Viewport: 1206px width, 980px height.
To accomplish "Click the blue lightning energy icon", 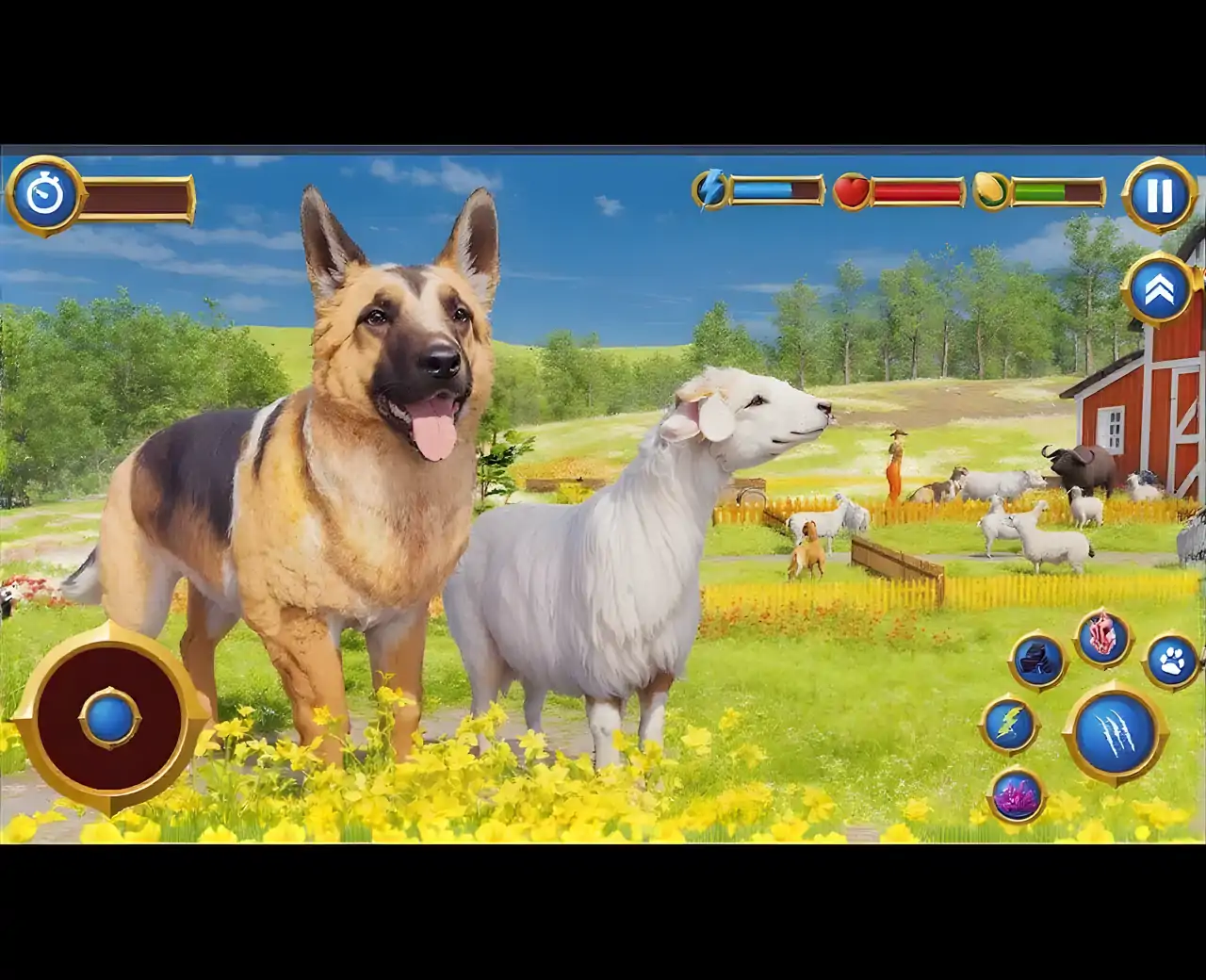I will point(713,188).
